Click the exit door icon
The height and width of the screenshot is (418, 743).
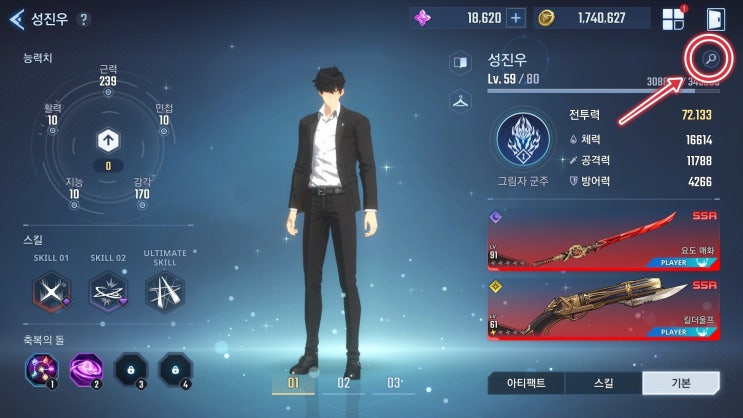coord(715,19)
